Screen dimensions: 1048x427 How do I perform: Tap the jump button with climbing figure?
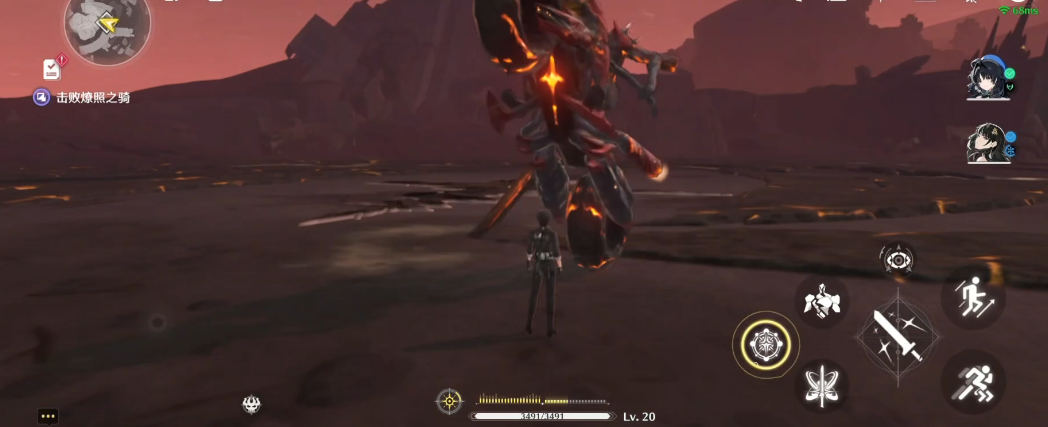tap(972, 297)
